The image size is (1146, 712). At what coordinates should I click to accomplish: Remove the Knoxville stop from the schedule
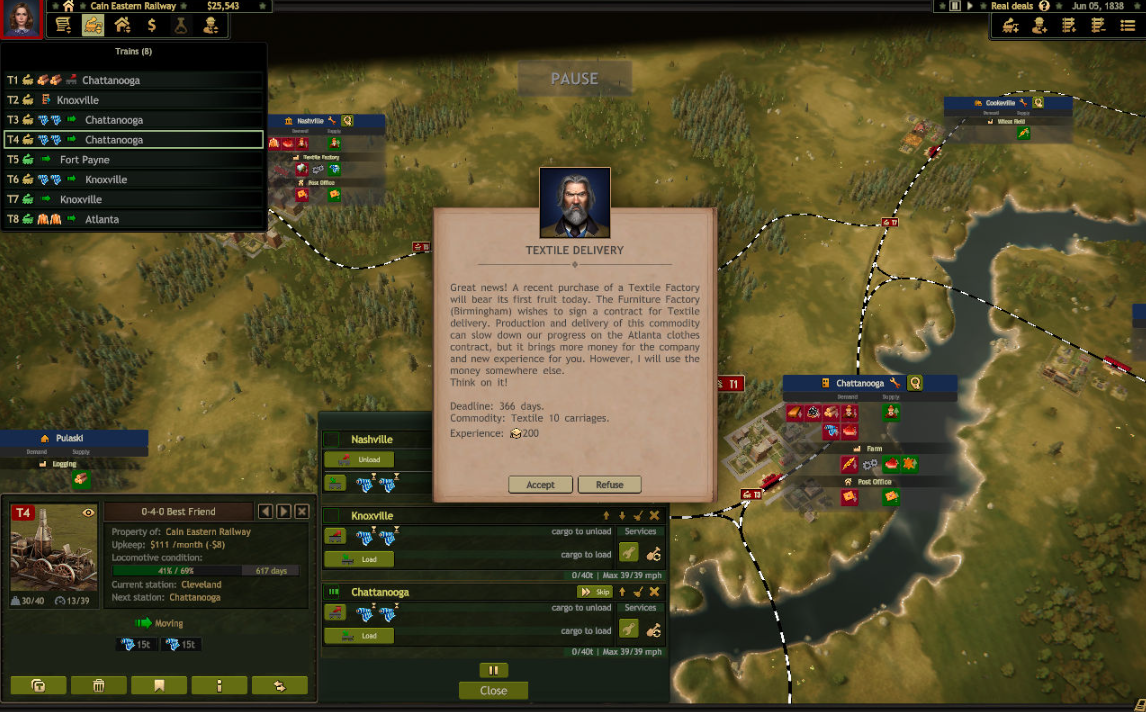click(x=654, y=516)
